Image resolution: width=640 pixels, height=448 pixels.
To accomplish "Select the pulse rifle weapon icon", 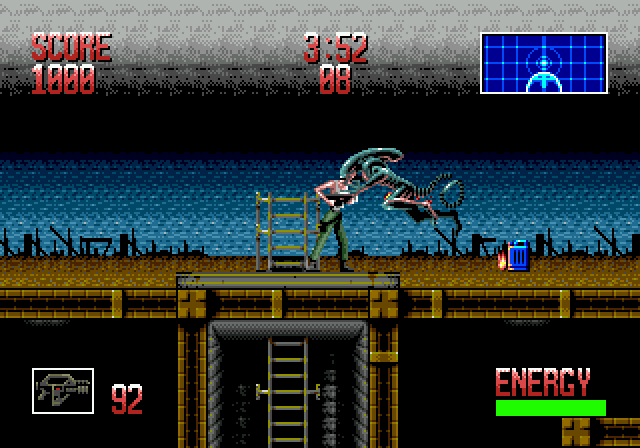I will (x=63, y=391).
